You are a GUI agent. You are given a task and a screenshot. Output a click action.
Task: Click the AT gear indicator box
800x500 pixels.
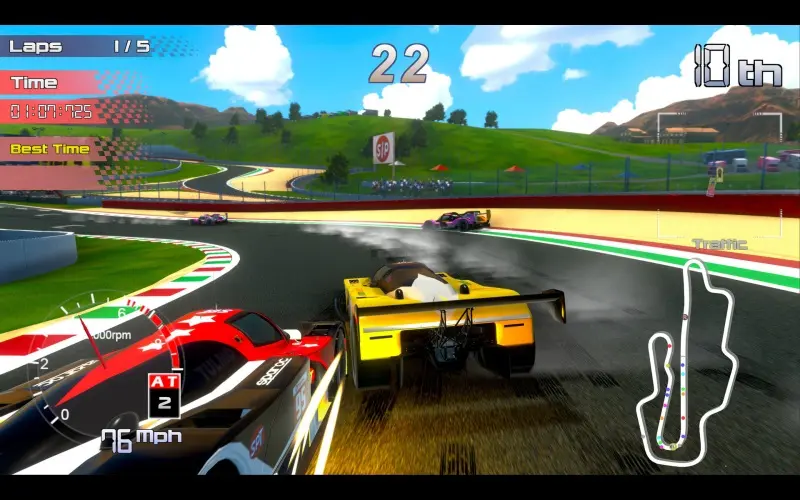click(x=163, y=395)
